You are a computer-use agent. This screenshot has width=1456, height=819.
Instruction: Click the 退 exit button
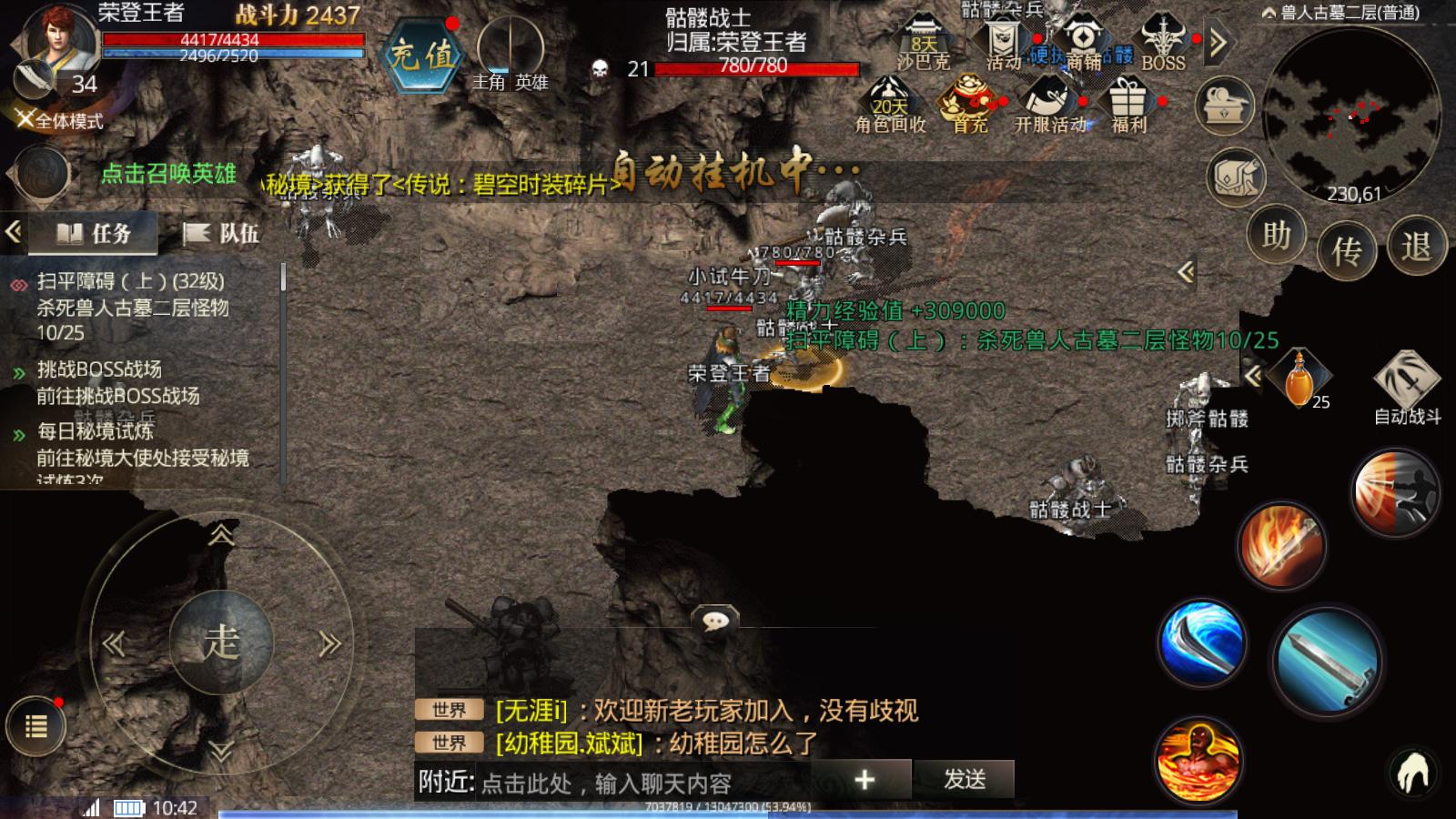[1416, 246]
